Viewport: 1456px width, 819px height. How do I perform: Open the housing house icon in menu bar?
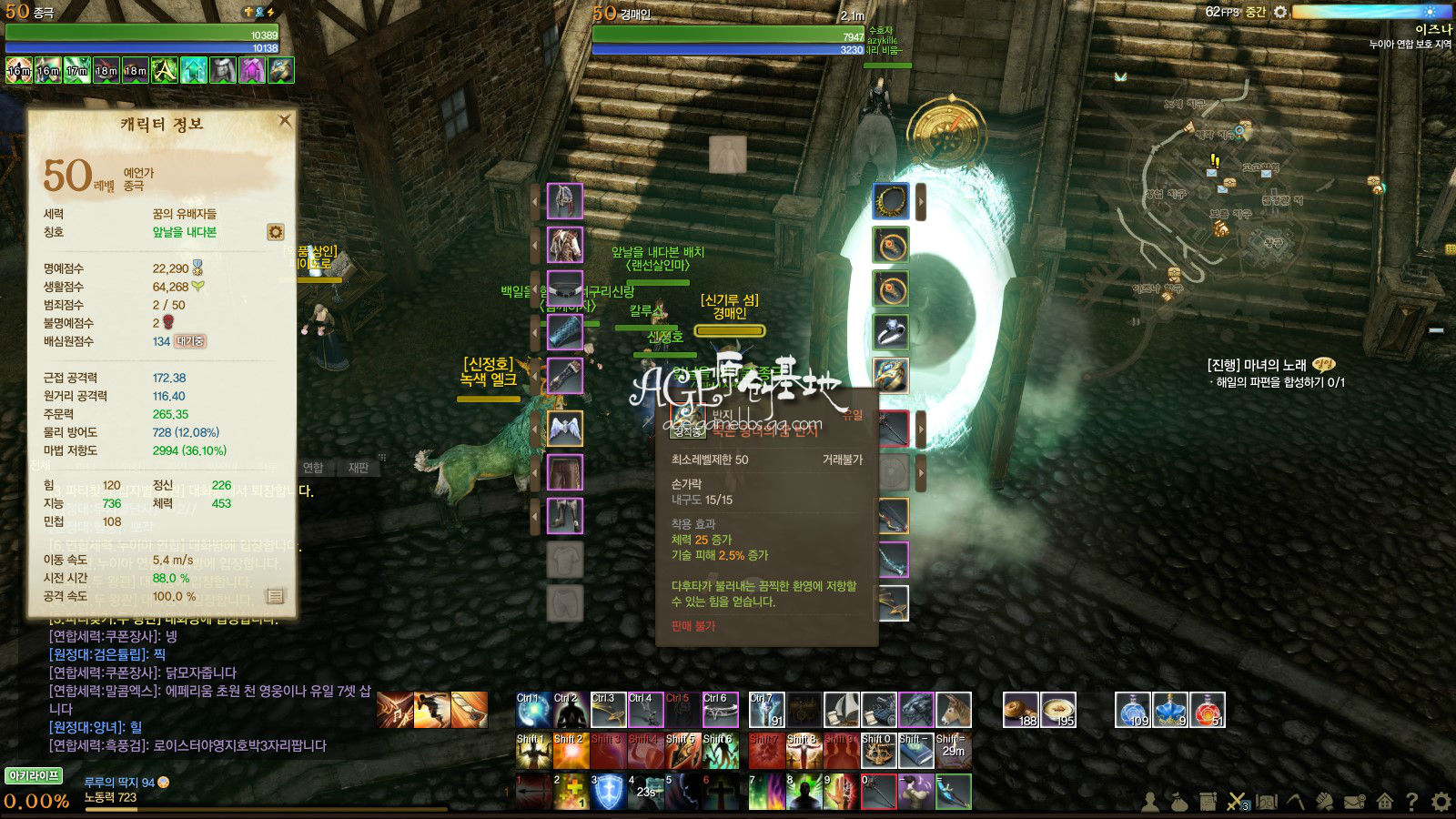[x=1383, y=802]
